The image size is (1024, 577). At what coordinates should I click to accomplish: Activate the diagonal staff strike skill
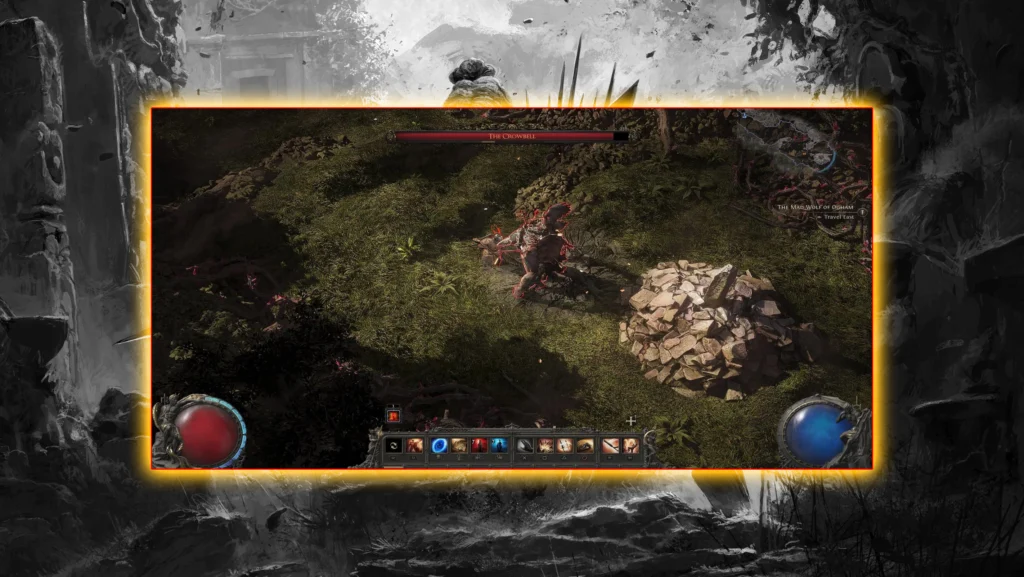tap(610, 446)
